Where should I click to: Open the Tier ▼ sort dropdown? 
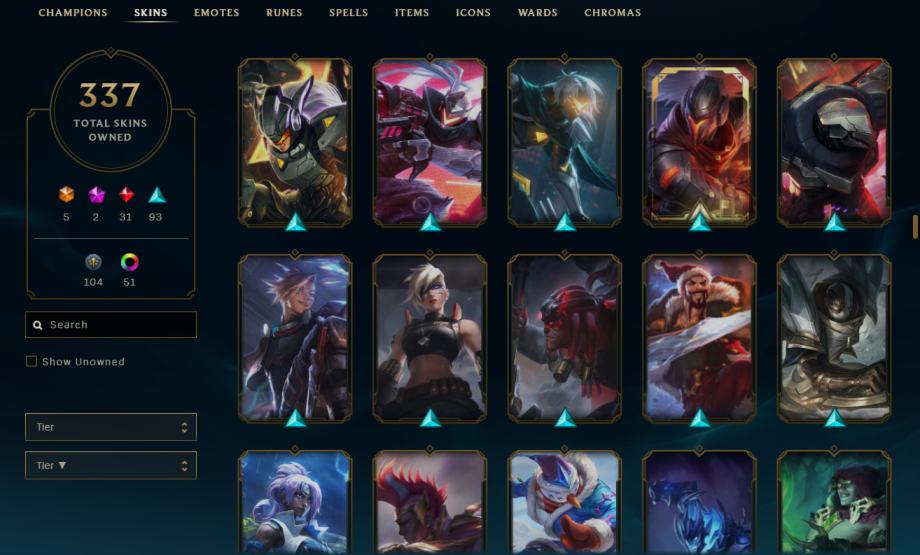point(111,466)
